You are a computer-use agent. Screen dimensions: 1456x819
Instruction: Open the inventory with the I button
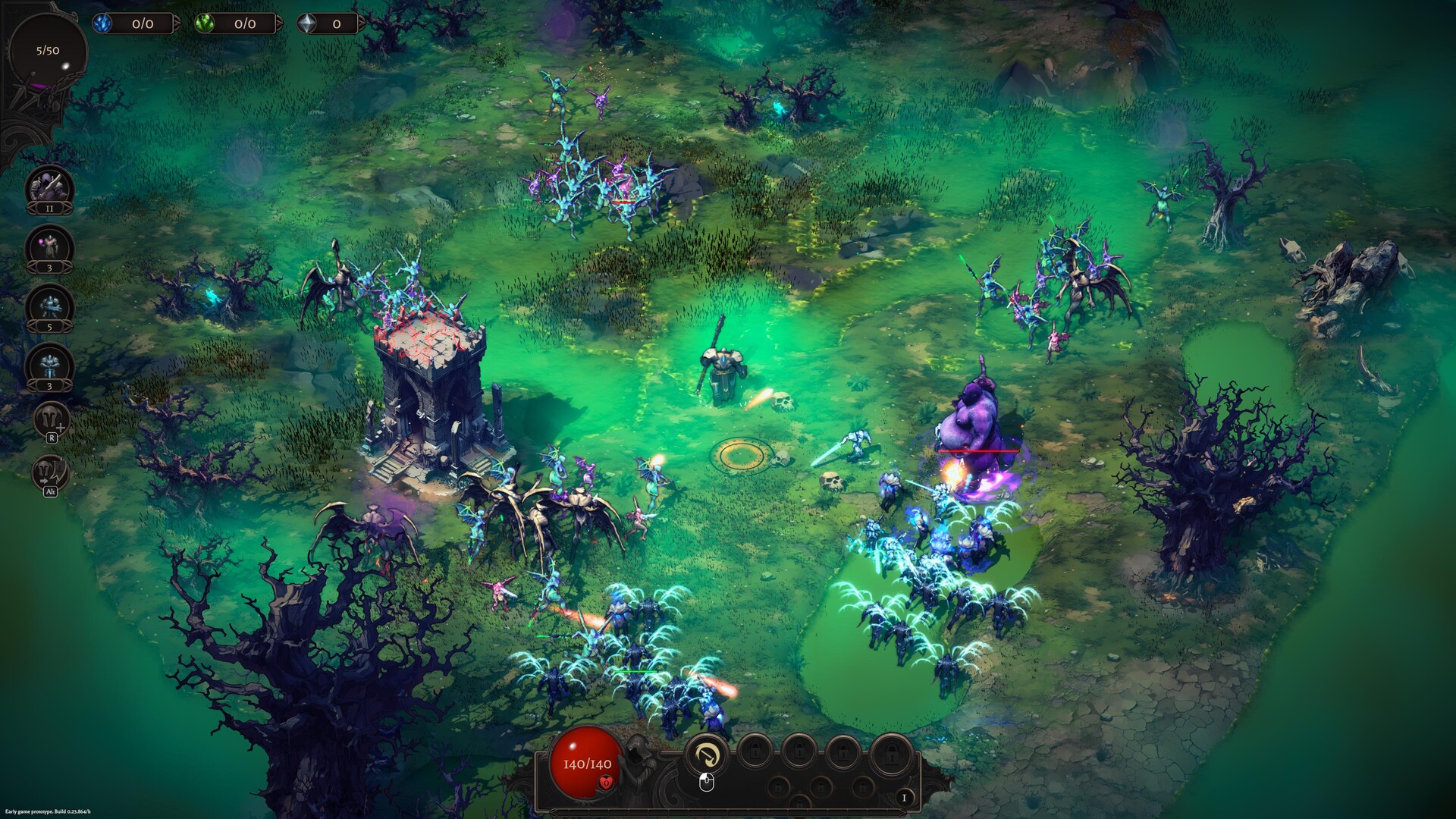tap(905, 799)
